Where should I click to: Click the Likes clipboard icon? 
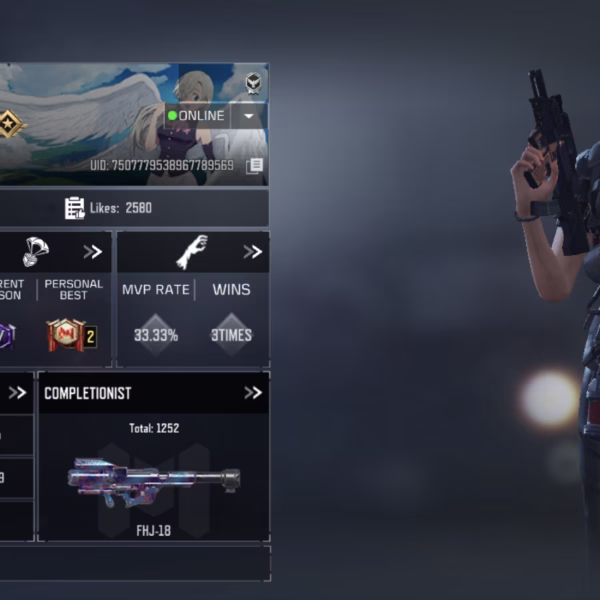[x=75, y=208]
